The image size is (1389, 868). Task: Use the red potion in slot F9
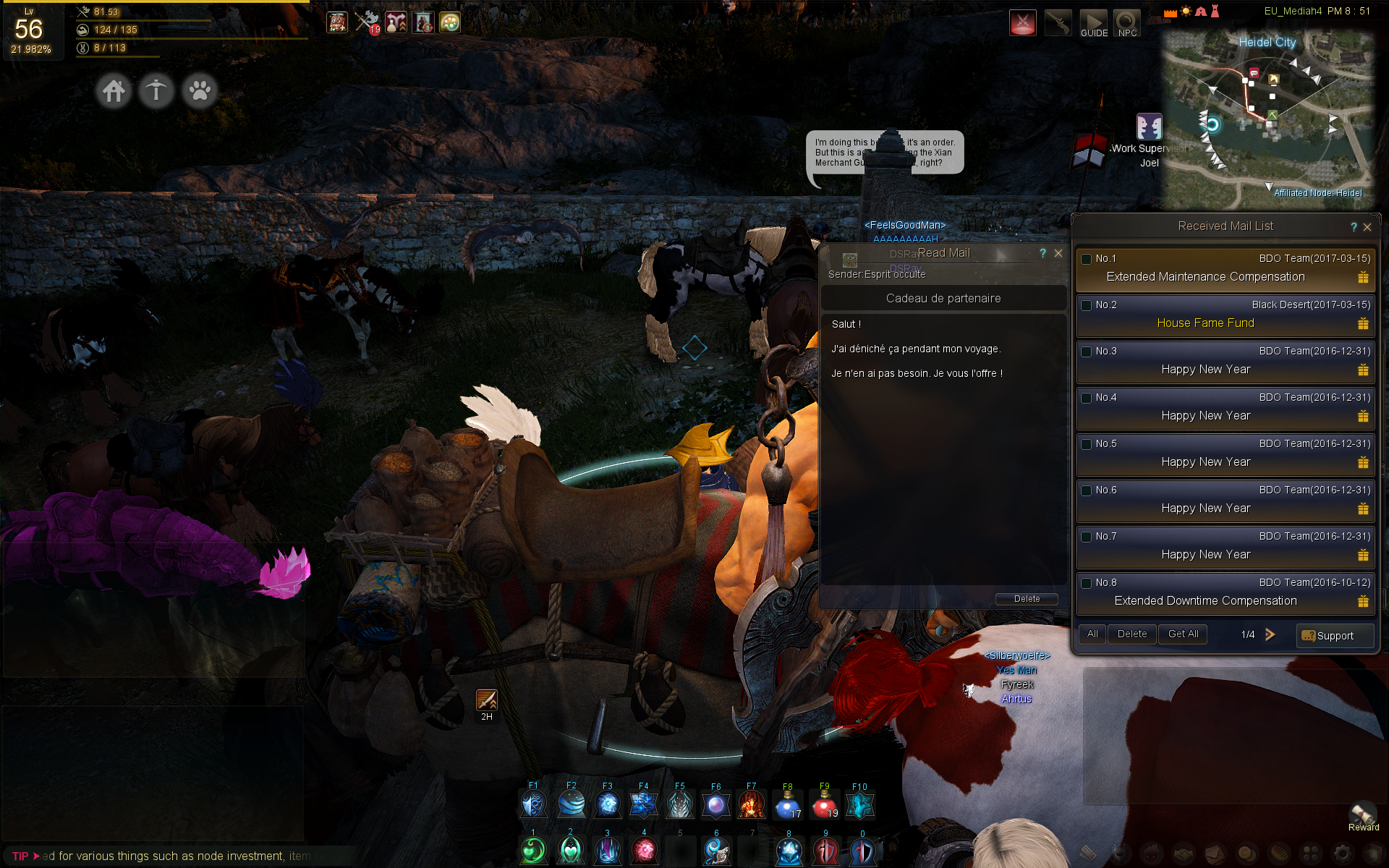point(824,804)
